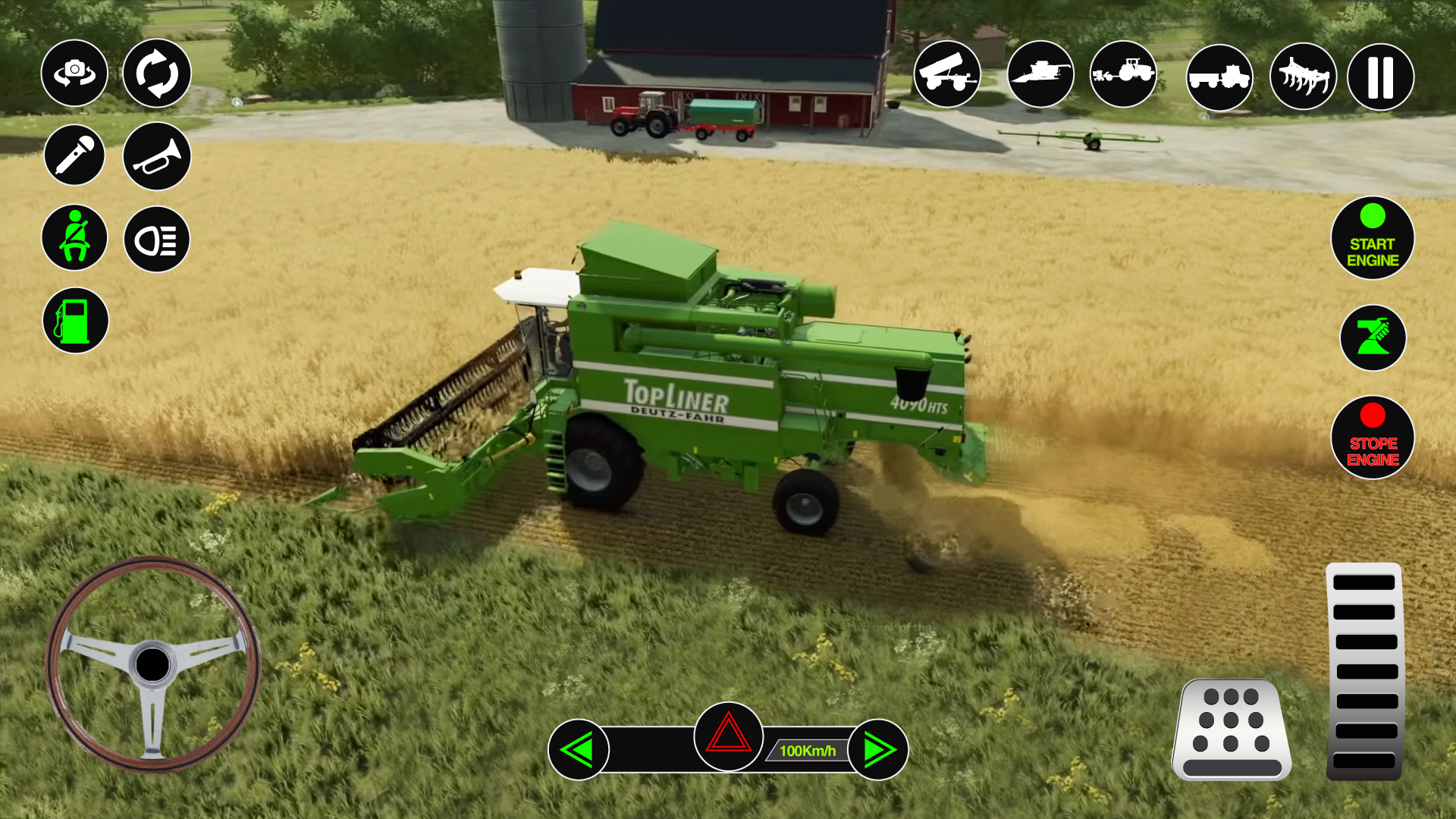Select the camera switch icon

[x=74, y=74]
